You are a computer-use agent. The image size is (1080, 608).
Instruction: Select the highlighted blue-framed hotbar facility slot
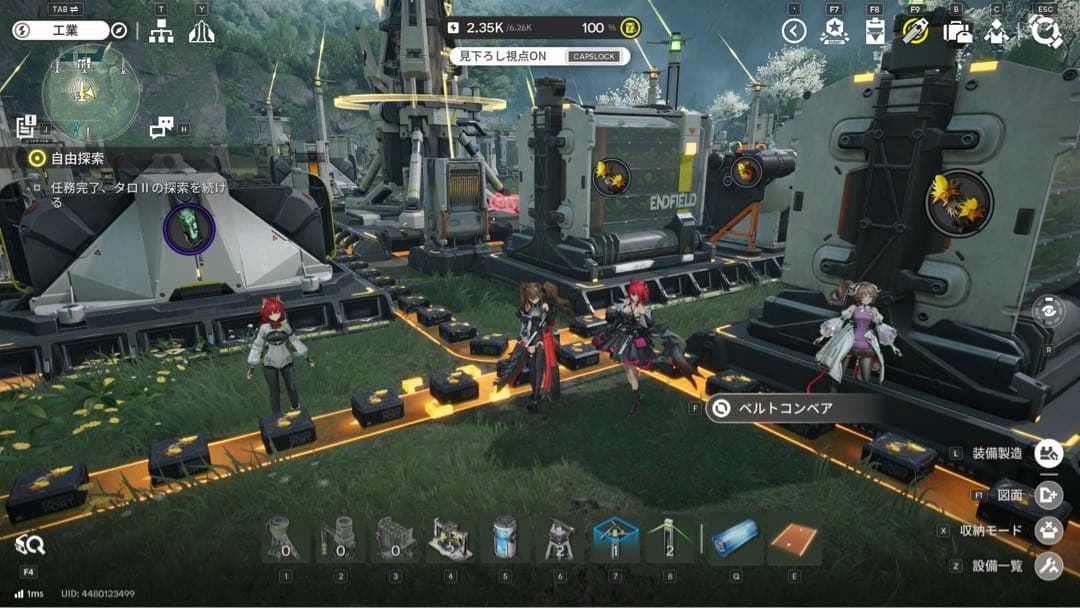pos(616,540)
